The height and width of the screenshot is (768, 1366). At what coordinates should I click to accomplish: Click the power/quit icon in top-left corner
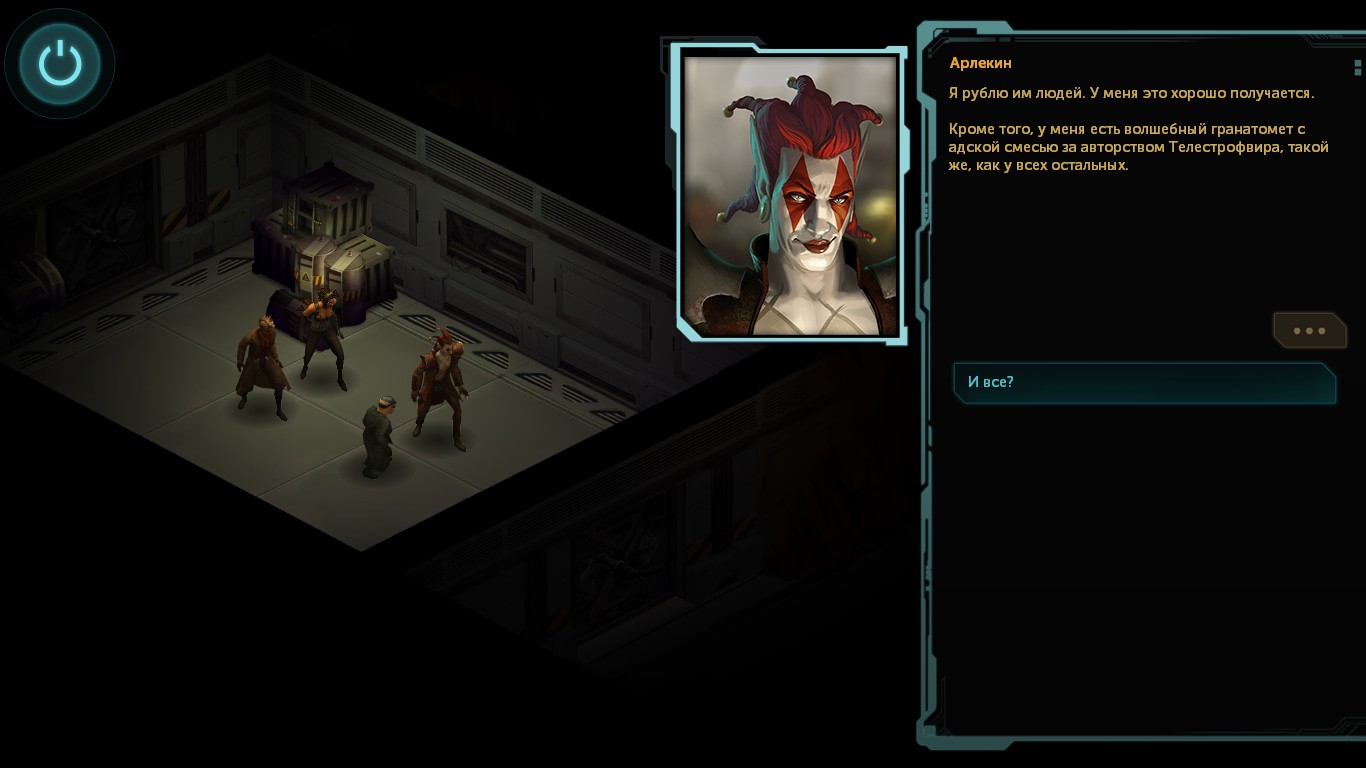tap(59, 62)
